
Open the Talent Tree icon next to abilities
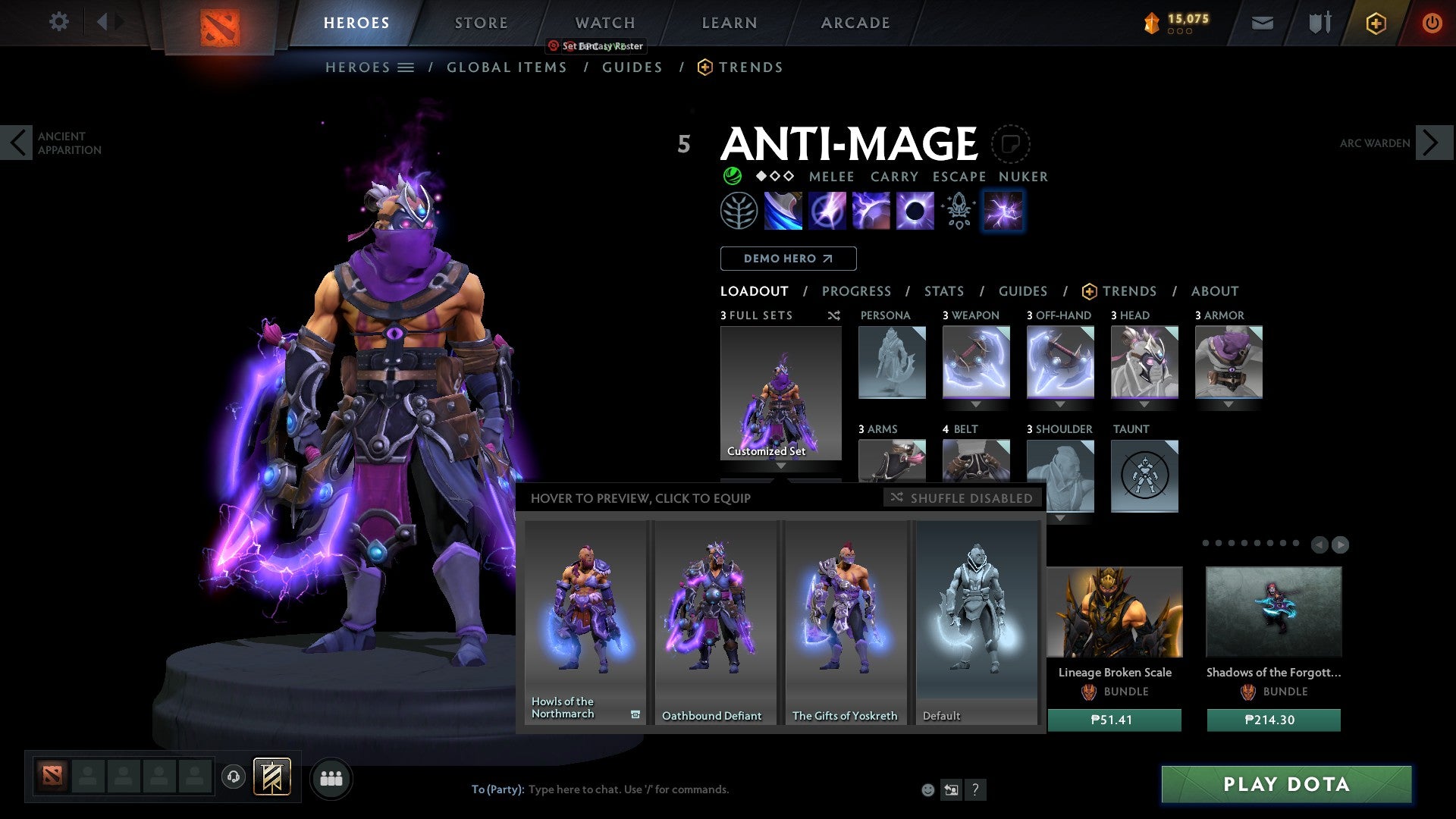click(x=739, y=210)
